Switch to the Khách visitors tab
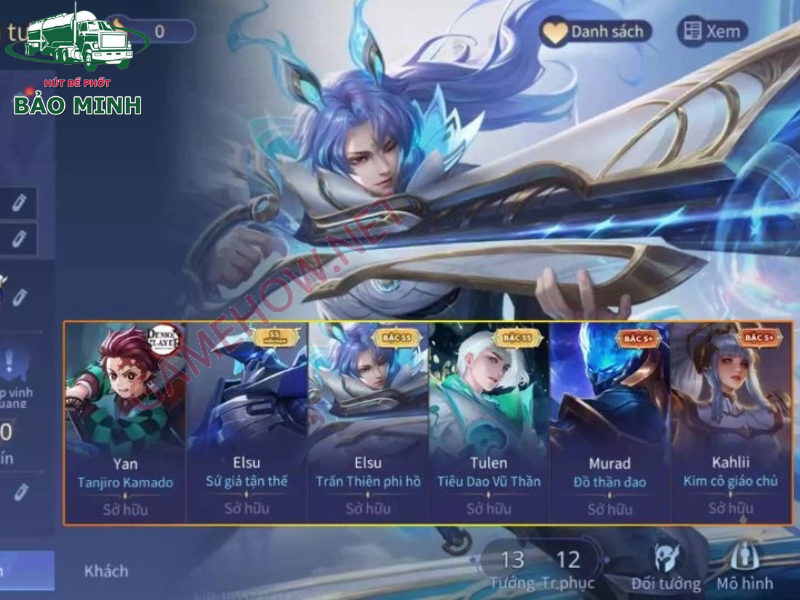 [x=106, y=571]
